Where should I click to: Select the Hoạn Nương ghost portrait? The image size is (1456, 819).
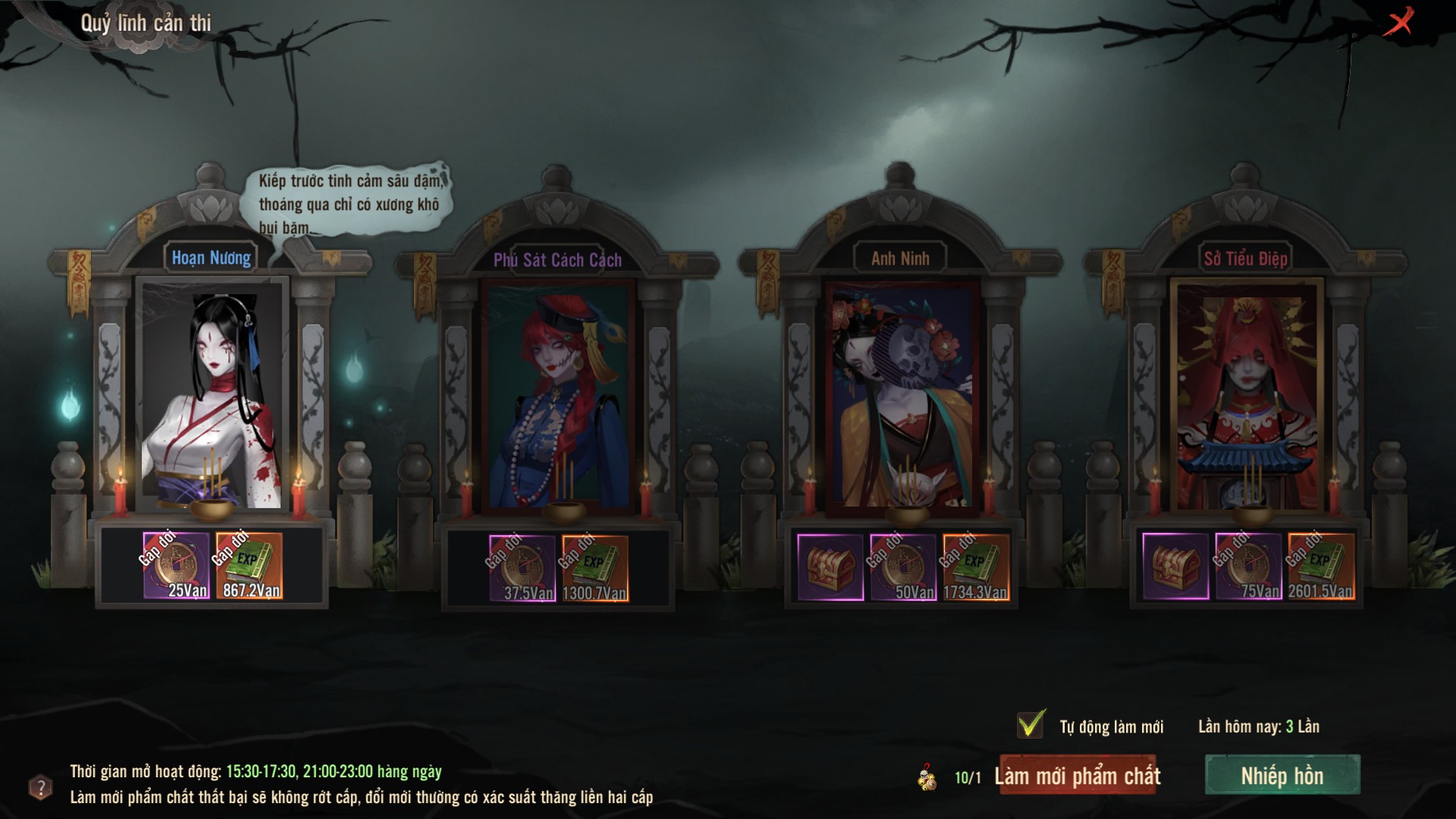point(212,394)
